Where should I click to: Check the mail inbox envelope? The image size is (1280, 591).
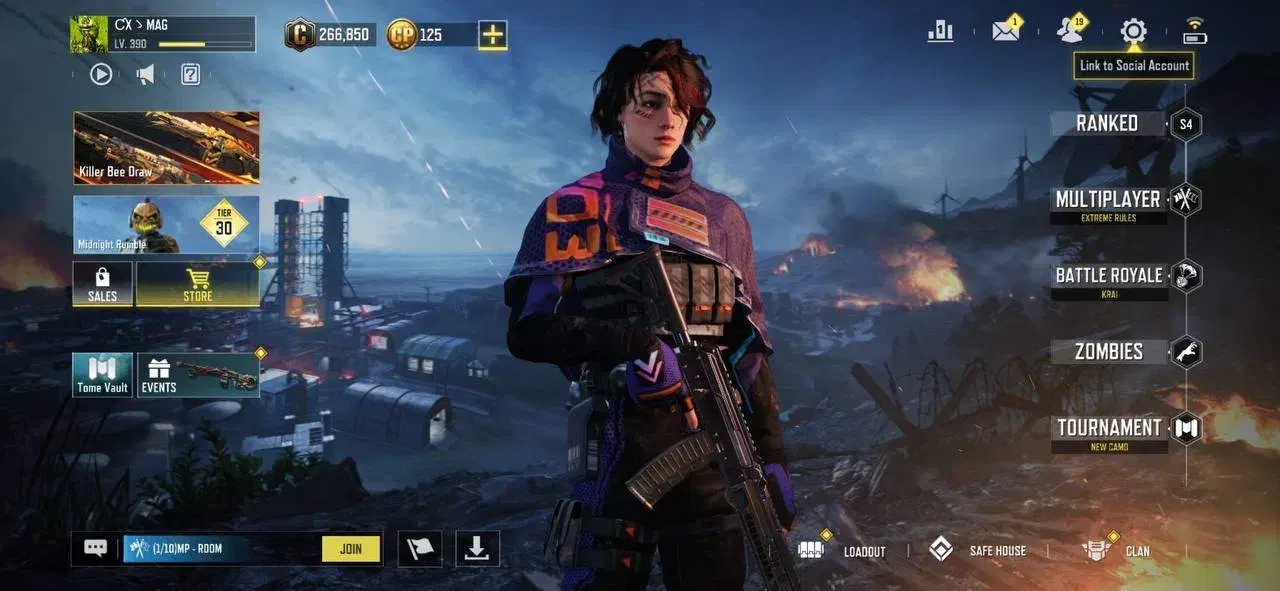1005,31
